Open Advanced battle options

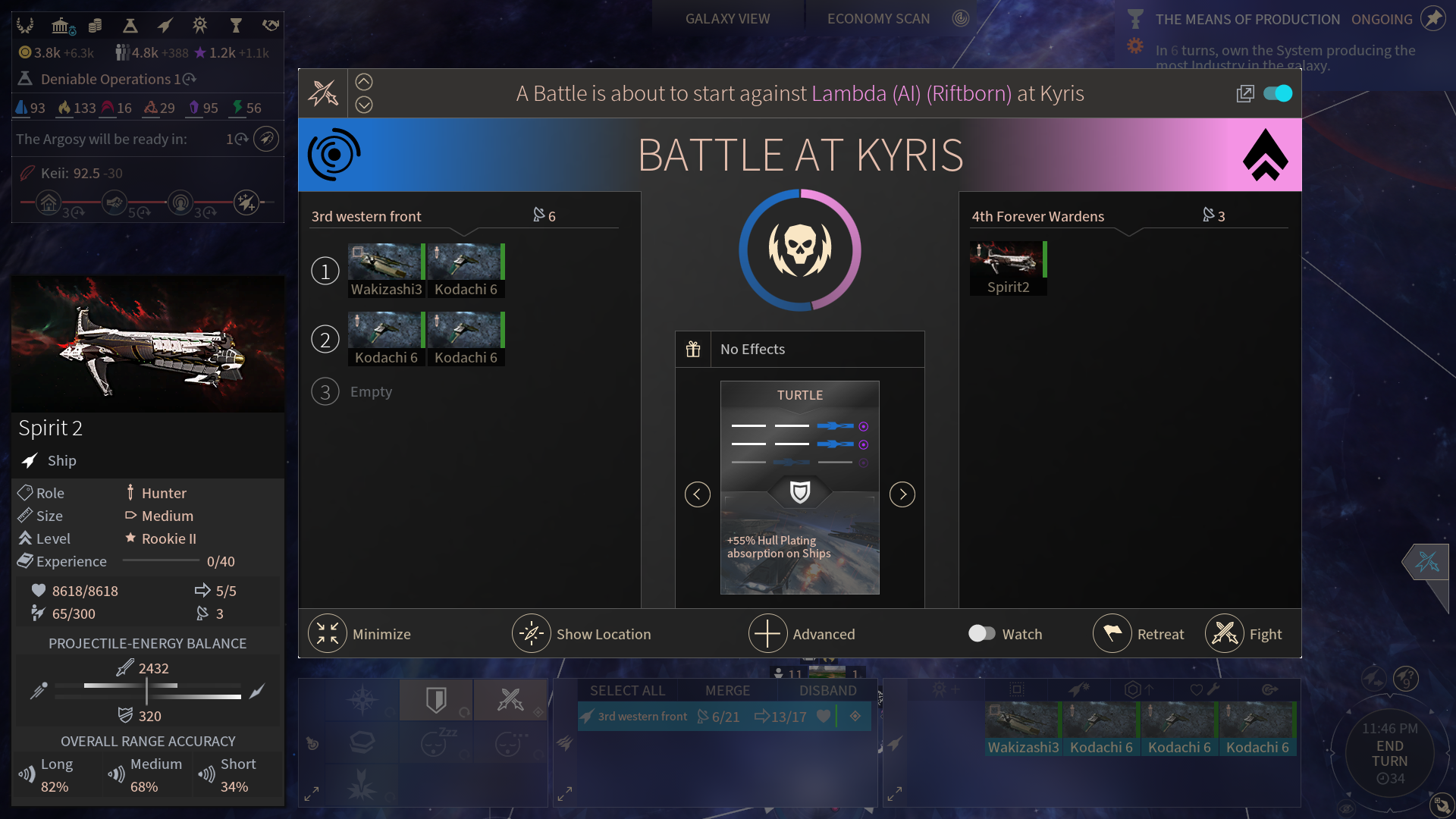[802, 634]
